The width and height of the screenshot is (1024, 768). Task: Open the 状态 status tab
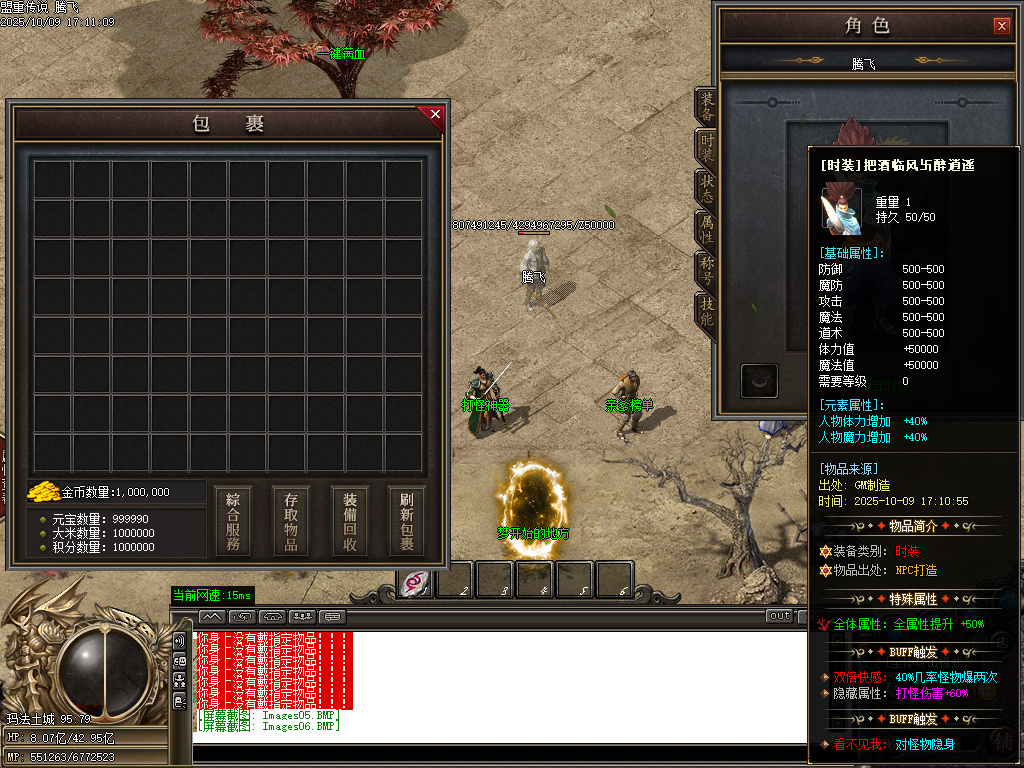707,191
